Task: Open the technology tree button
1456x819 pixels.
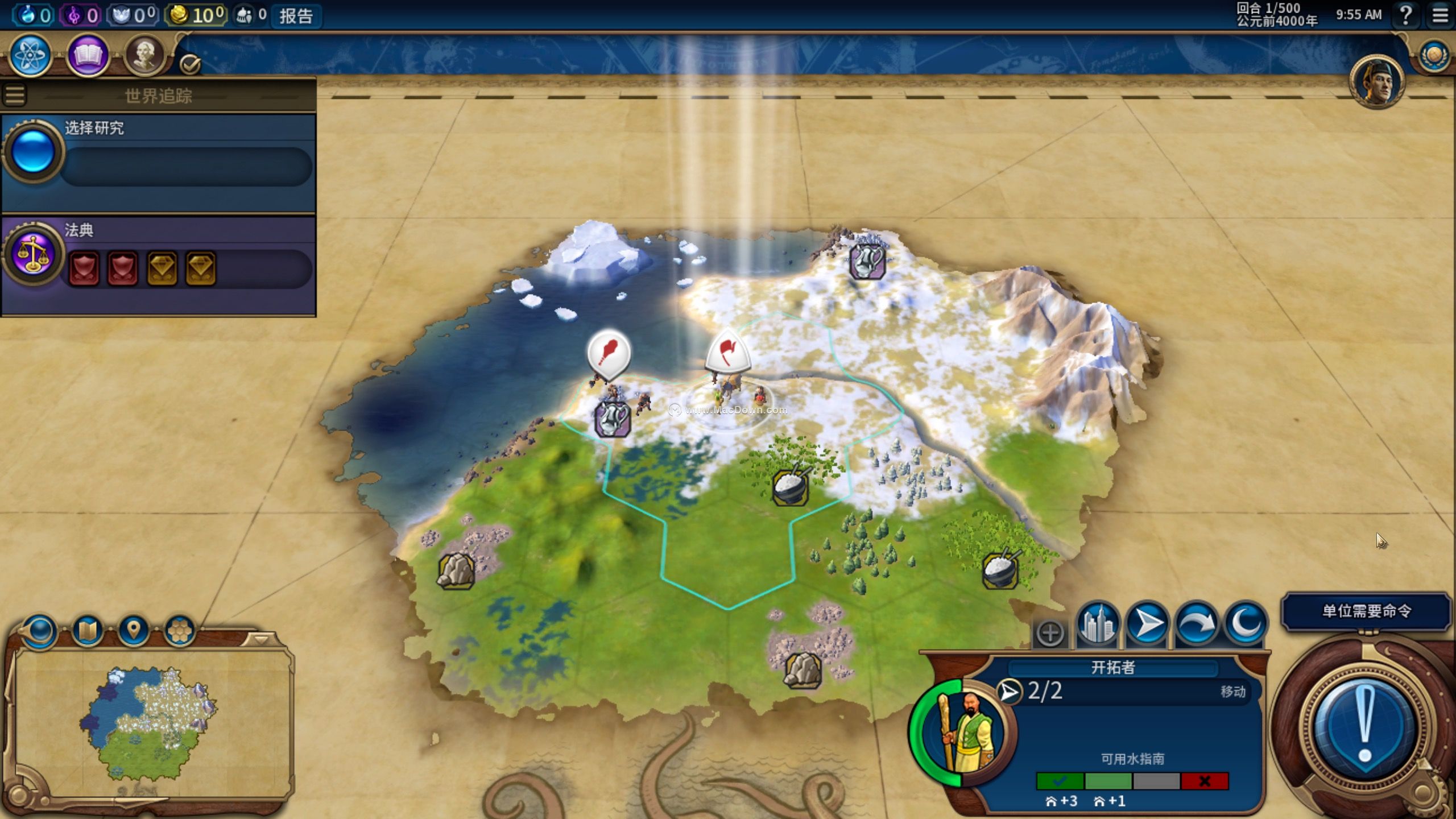Action: pos(31,55)
